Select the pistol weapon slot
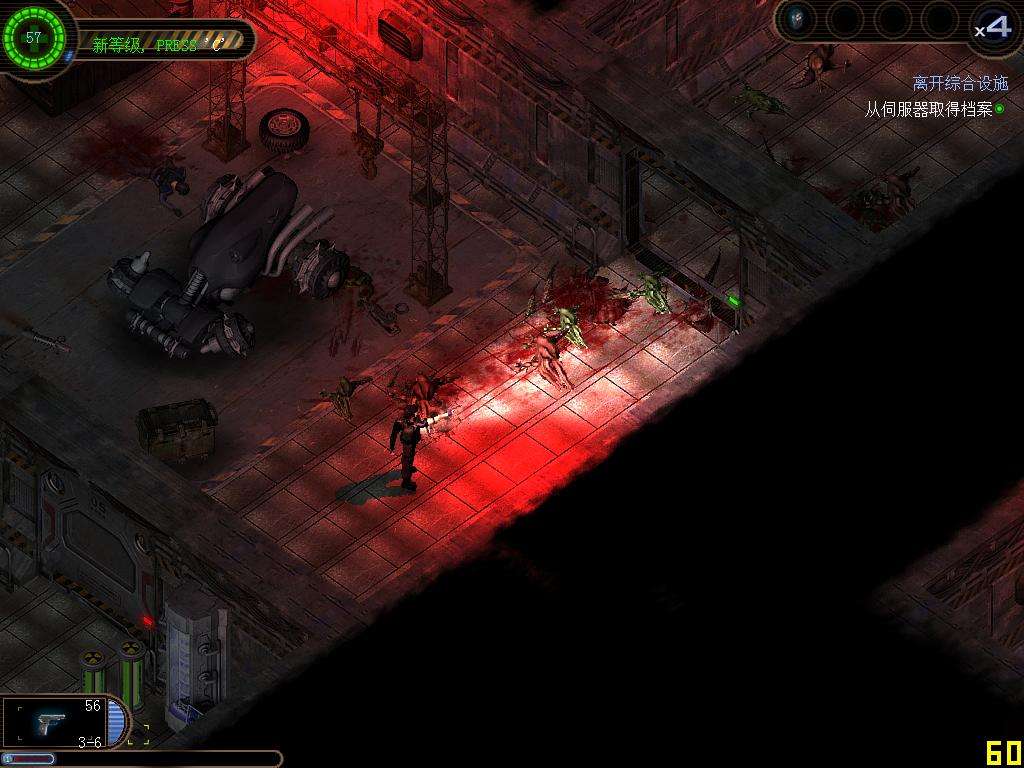The width and height of the screenshot is (1024, 768). tap(55, 722)
